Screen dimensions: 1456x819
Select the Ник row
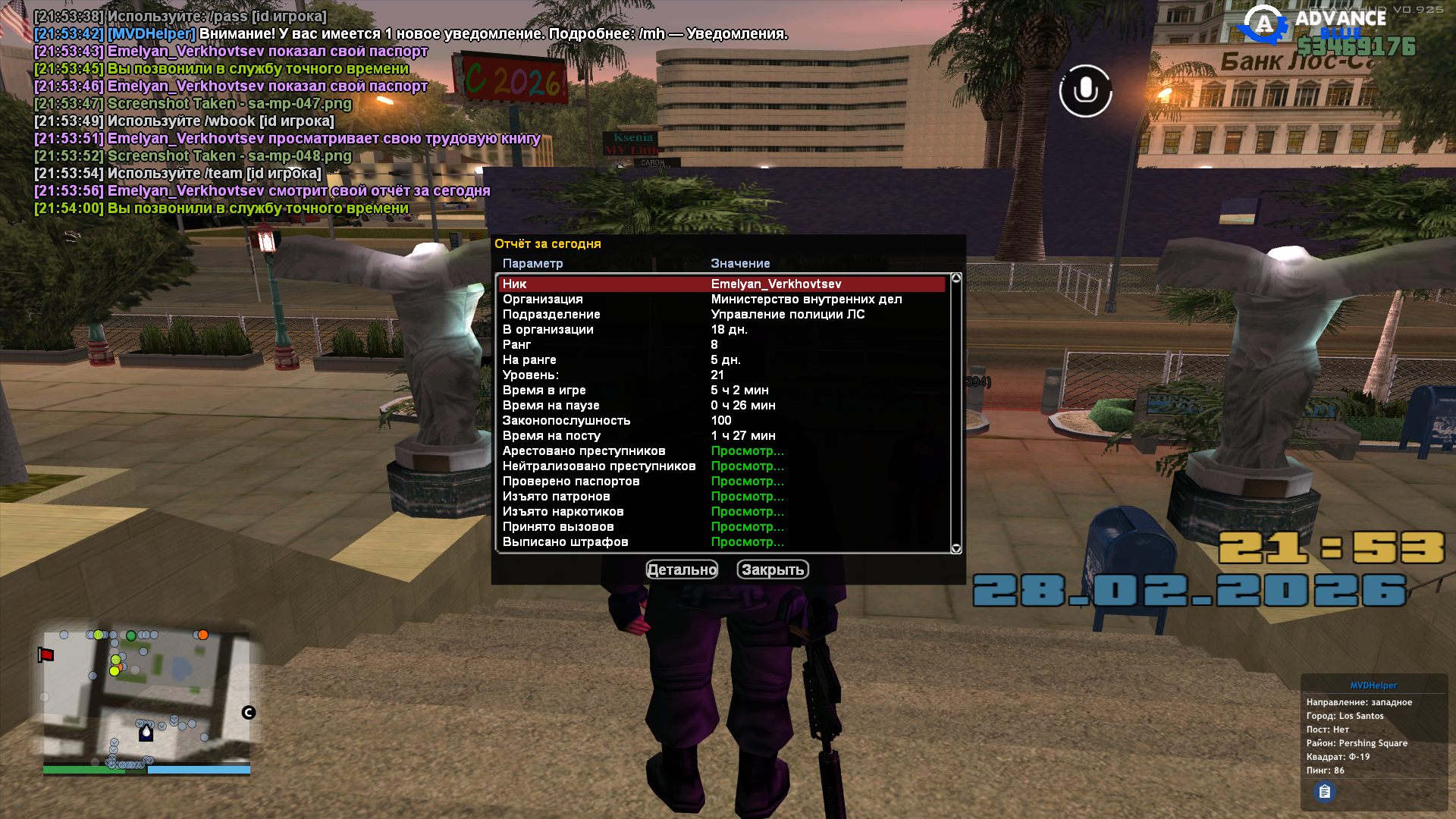click(x=720, y=284)
